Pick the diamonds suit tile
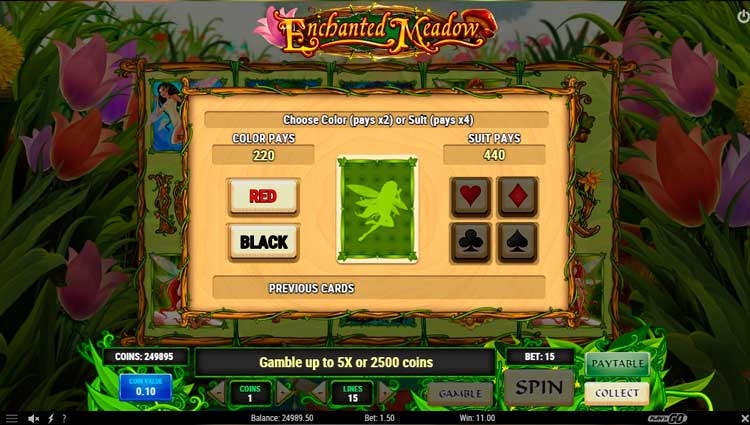This screenshot has width=750, height=425. point(518,196)
